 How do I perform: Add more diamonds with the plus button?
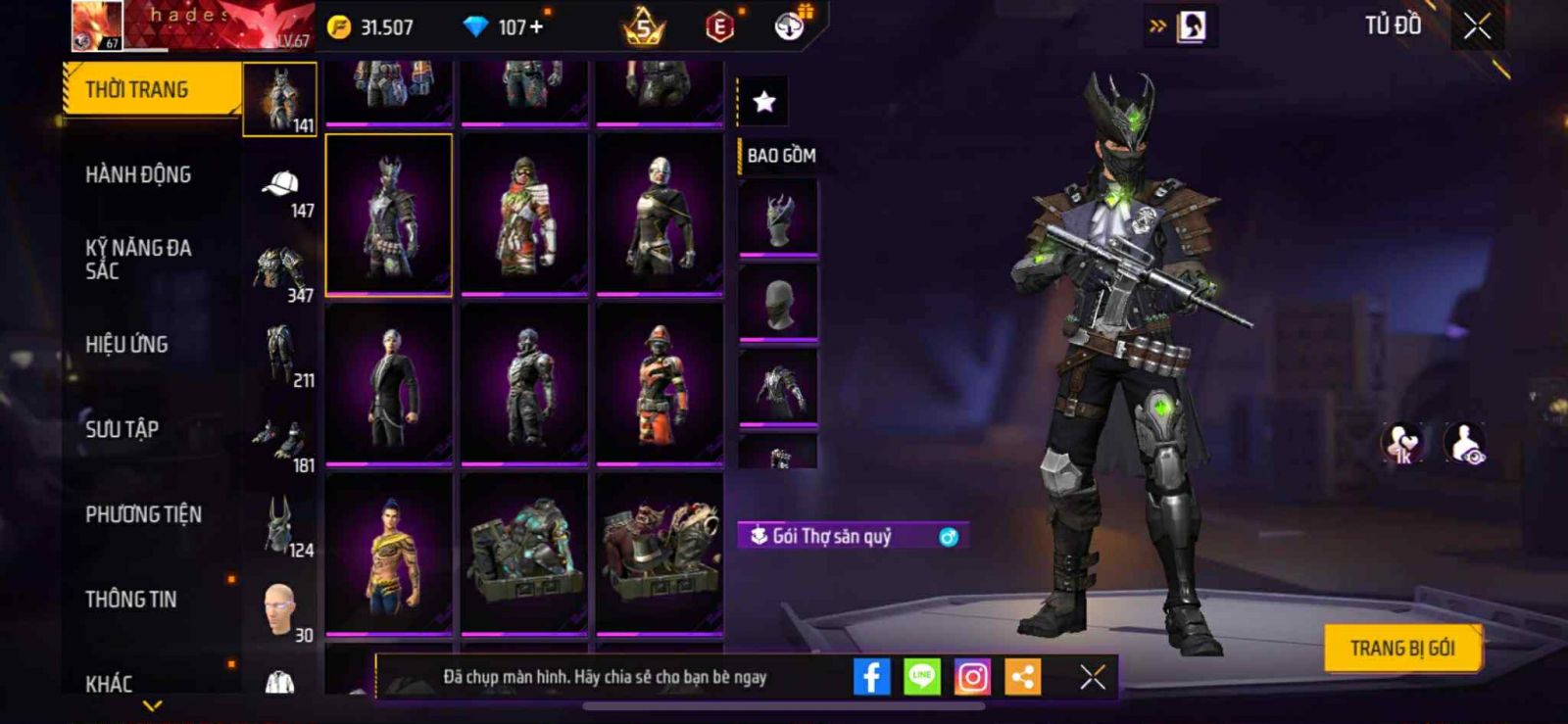click(536, 27)
